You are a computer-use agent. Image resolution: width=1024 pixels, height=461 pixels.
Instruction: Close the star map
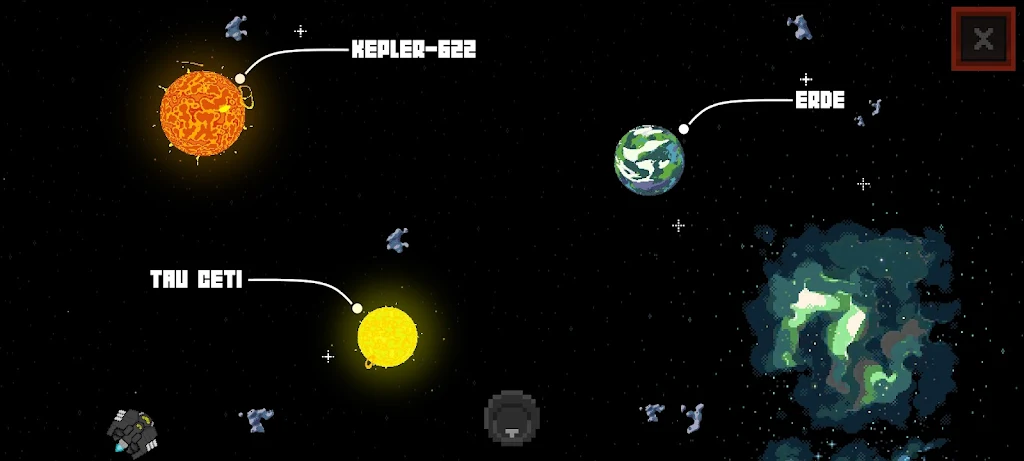(984, 40)
